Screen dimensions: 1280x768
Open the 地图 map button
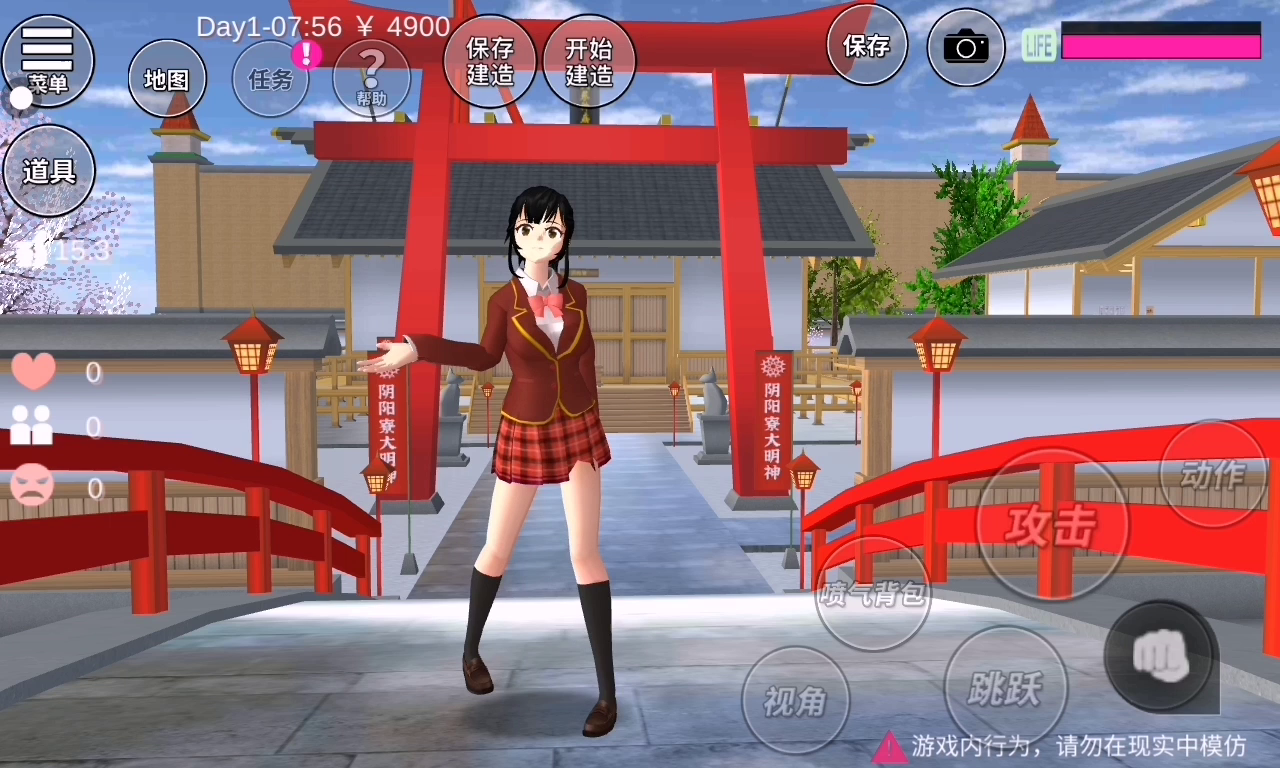[x=167, y=79]
